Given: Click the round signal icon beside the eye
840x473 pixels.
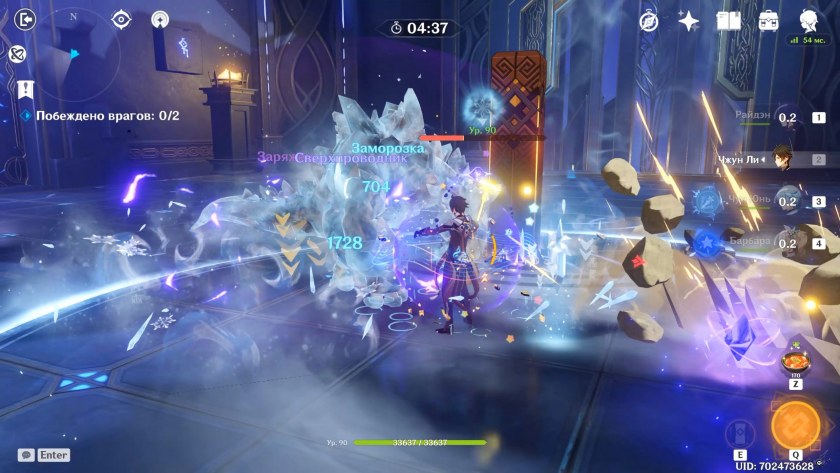Looking at the screenshot, I should (x=160, y=19).
